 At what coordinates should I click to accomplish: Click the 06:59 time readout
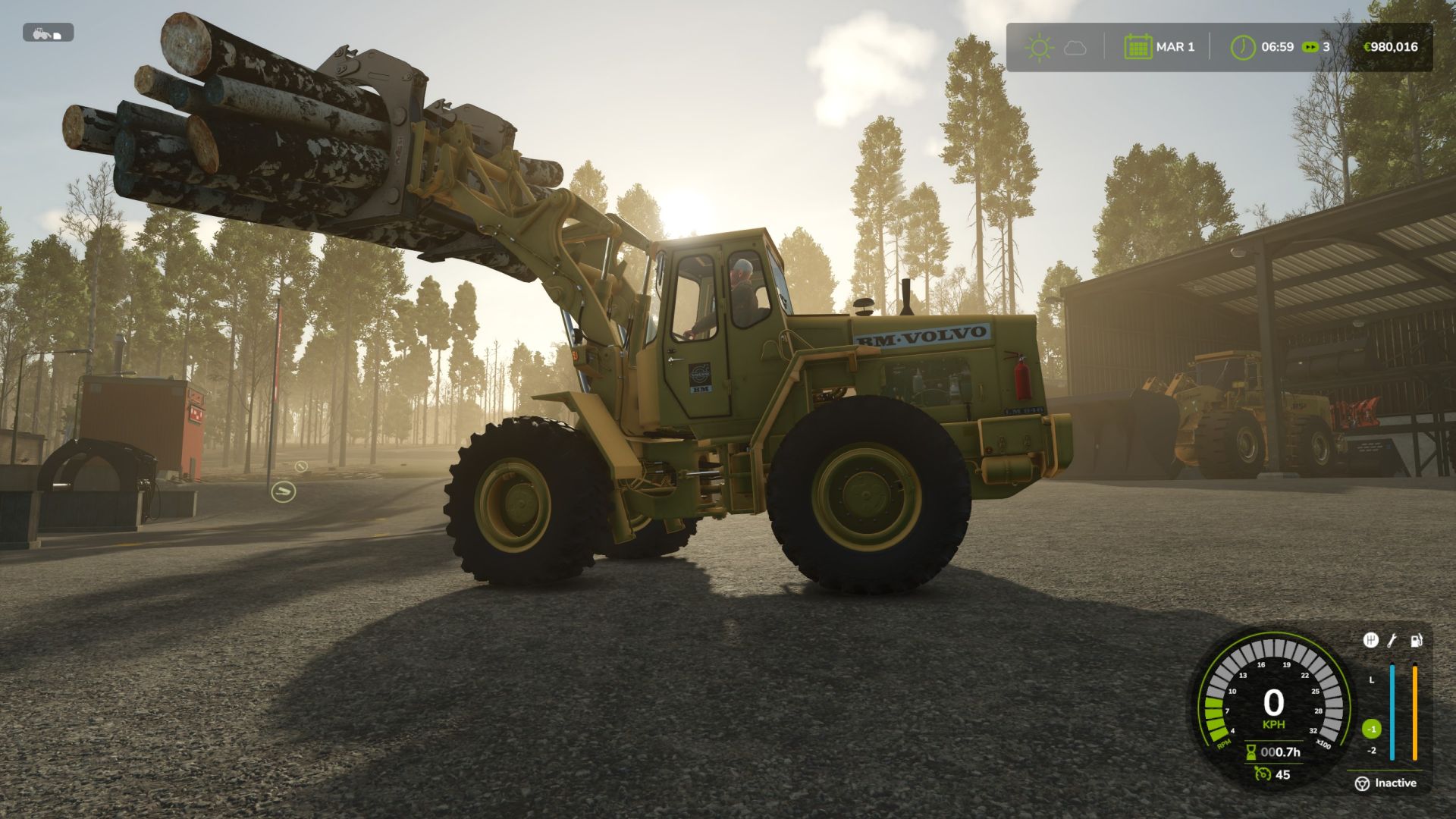[1277, 46]
